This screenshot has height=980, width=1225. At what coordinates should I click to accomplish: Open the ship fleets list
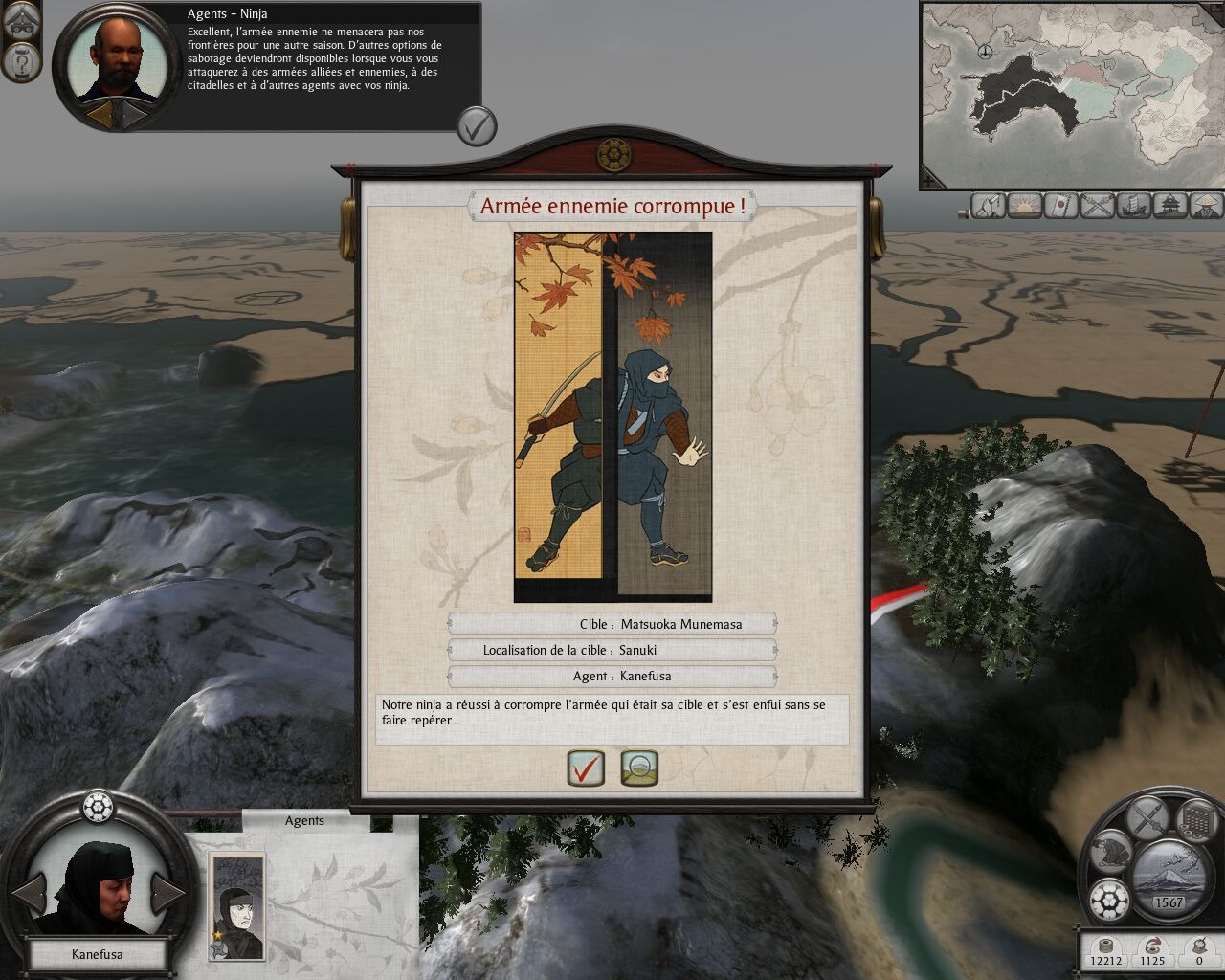point(1136,205)
